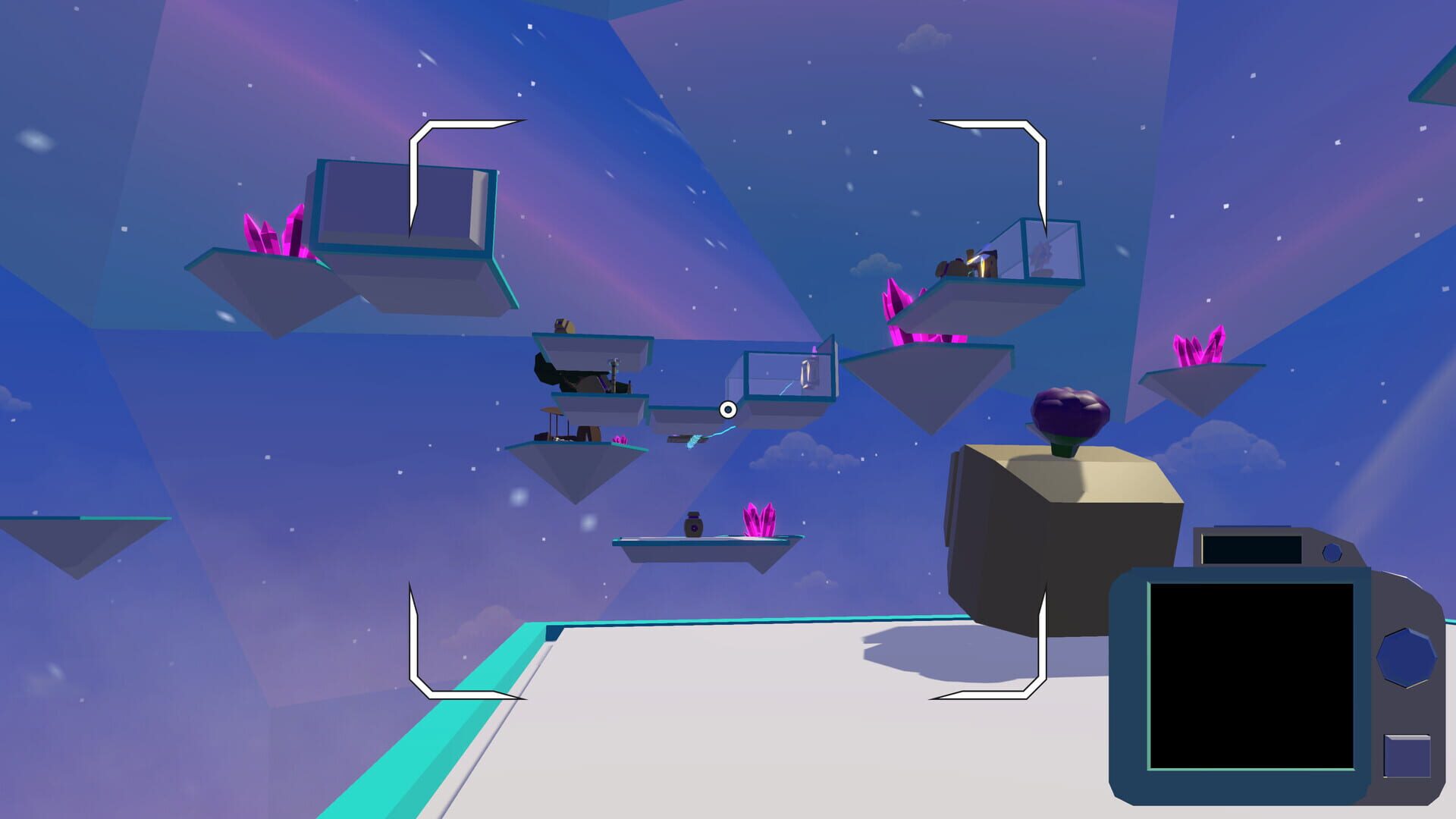Viewport: 1456px width, 819px height.
Task: Click the camera's black preview screen
Action: [x=1250, y=674]
